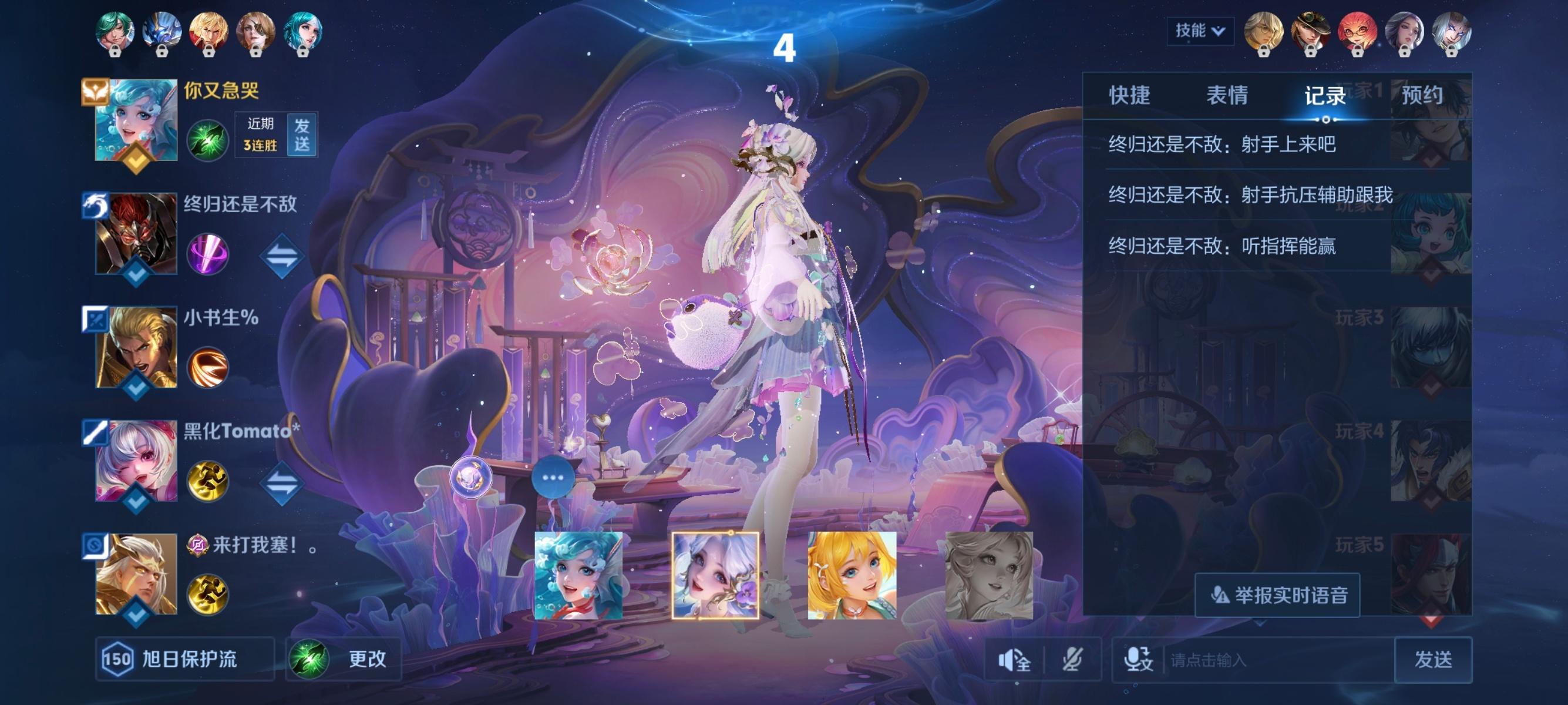Open the 技能 dropdown
The width and height of the screenshot is (1568, 705).
pos(1200,31)
